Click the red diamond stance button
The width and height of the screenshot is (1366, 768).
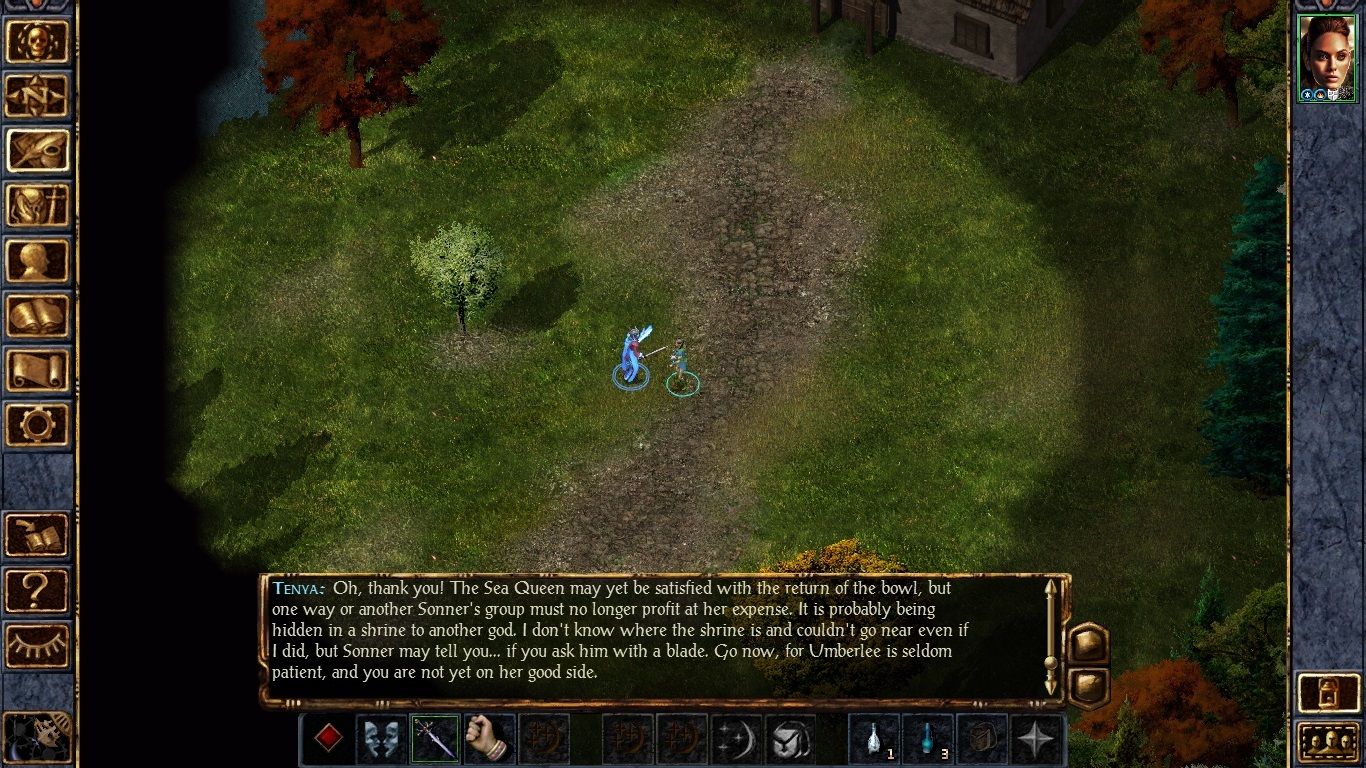pos(330,738)
